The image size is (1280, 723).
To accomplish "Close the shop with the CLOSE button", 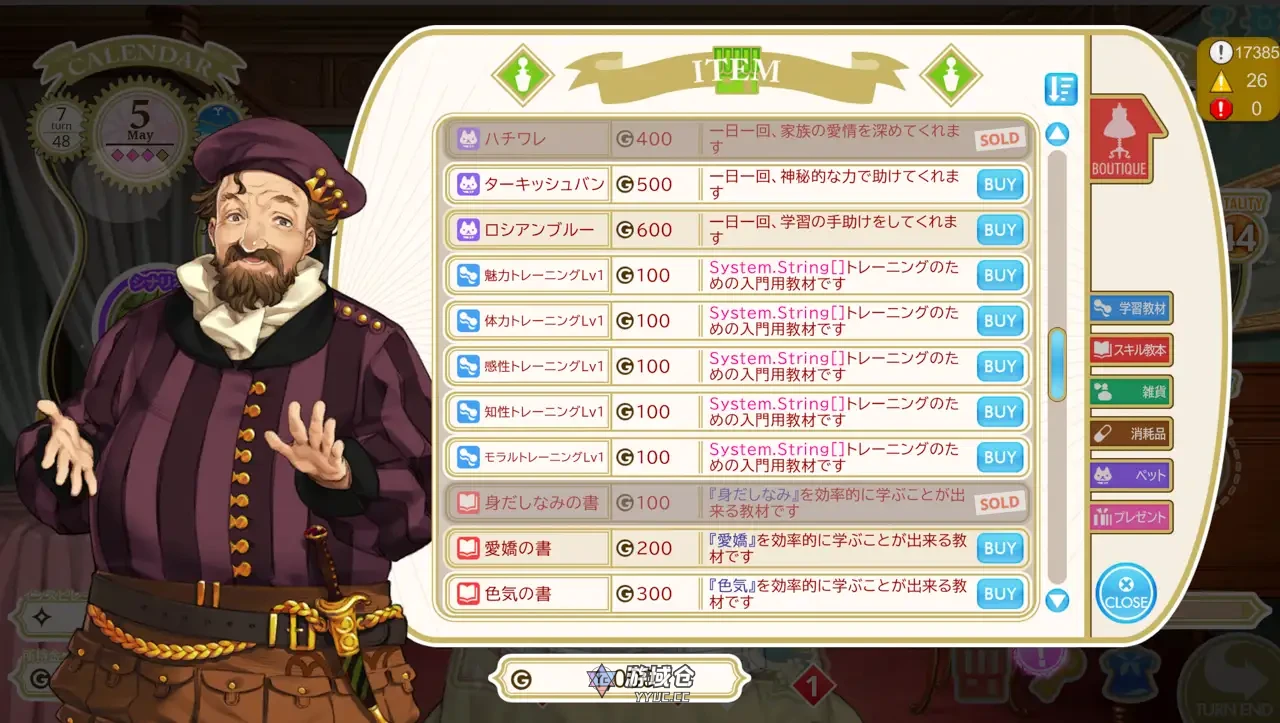I will 1126,594.
